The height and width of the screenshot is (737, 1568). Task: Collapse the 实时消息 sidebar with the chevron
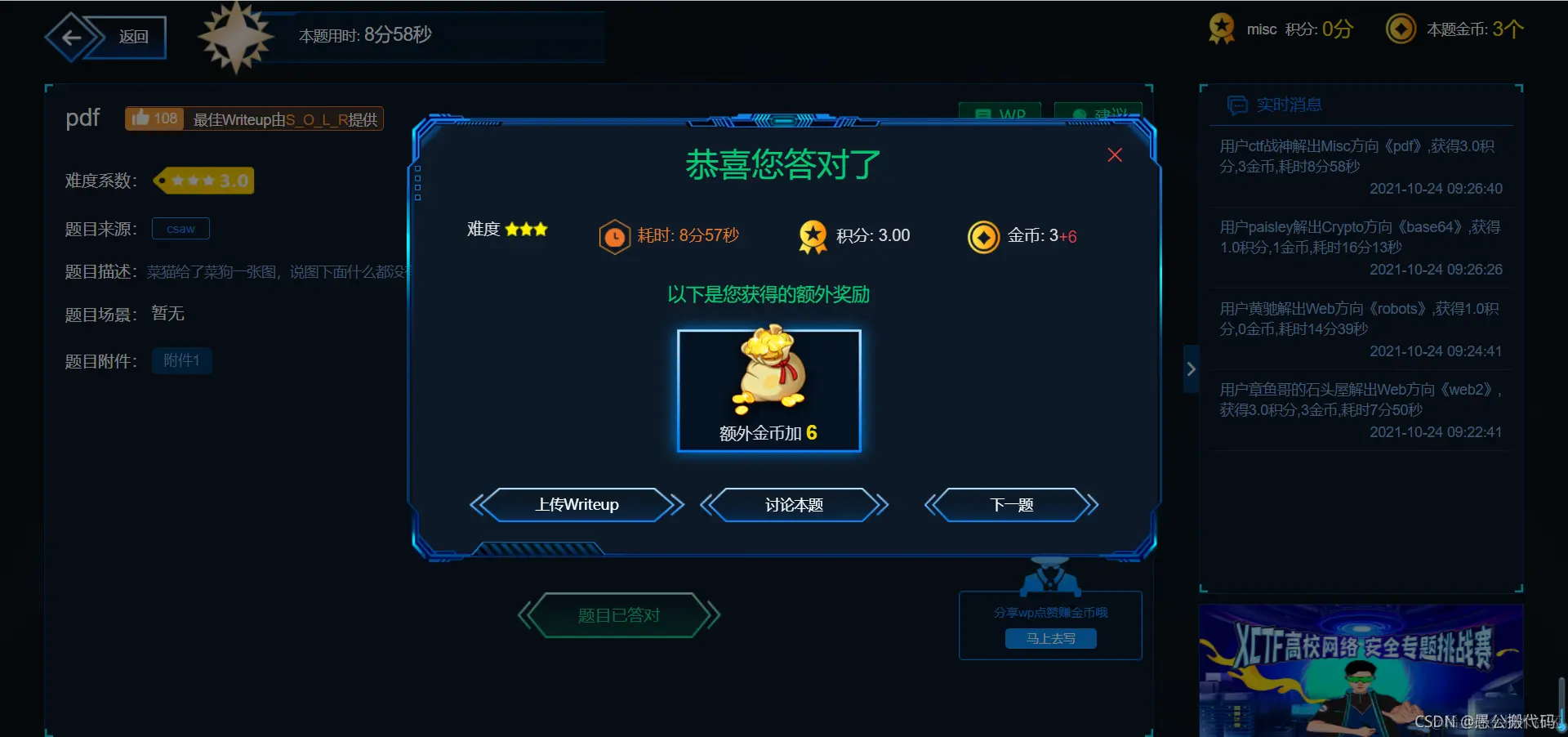[1191, 368]
